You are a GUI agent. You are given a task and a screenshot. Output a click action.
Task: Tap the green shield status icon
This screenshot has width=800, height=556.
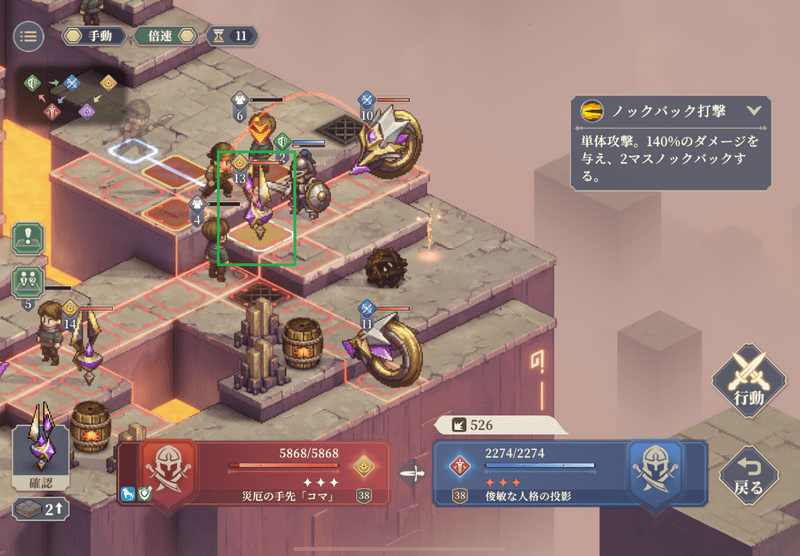[146, 493]
